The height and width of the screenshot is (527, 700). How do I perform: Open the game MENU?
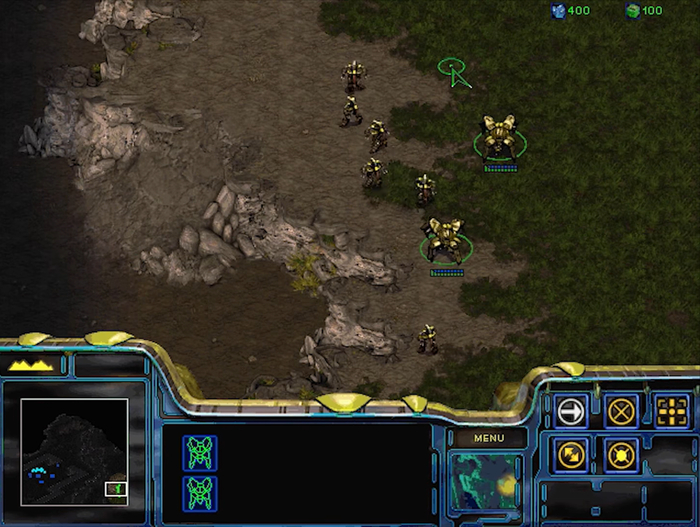(x=489, y=438)
